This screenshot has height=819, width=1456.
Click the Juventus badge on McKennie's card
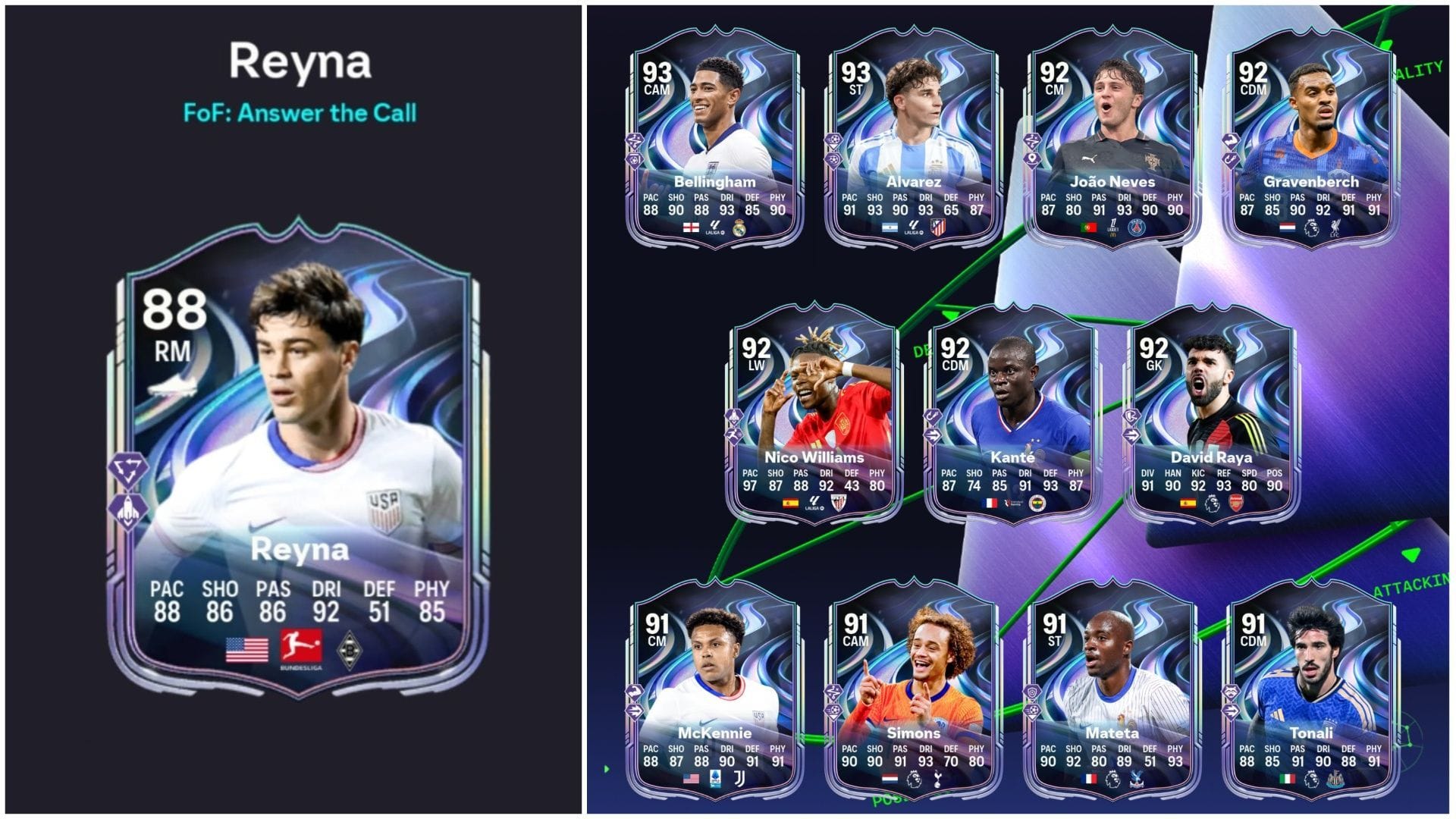[739, 779]
